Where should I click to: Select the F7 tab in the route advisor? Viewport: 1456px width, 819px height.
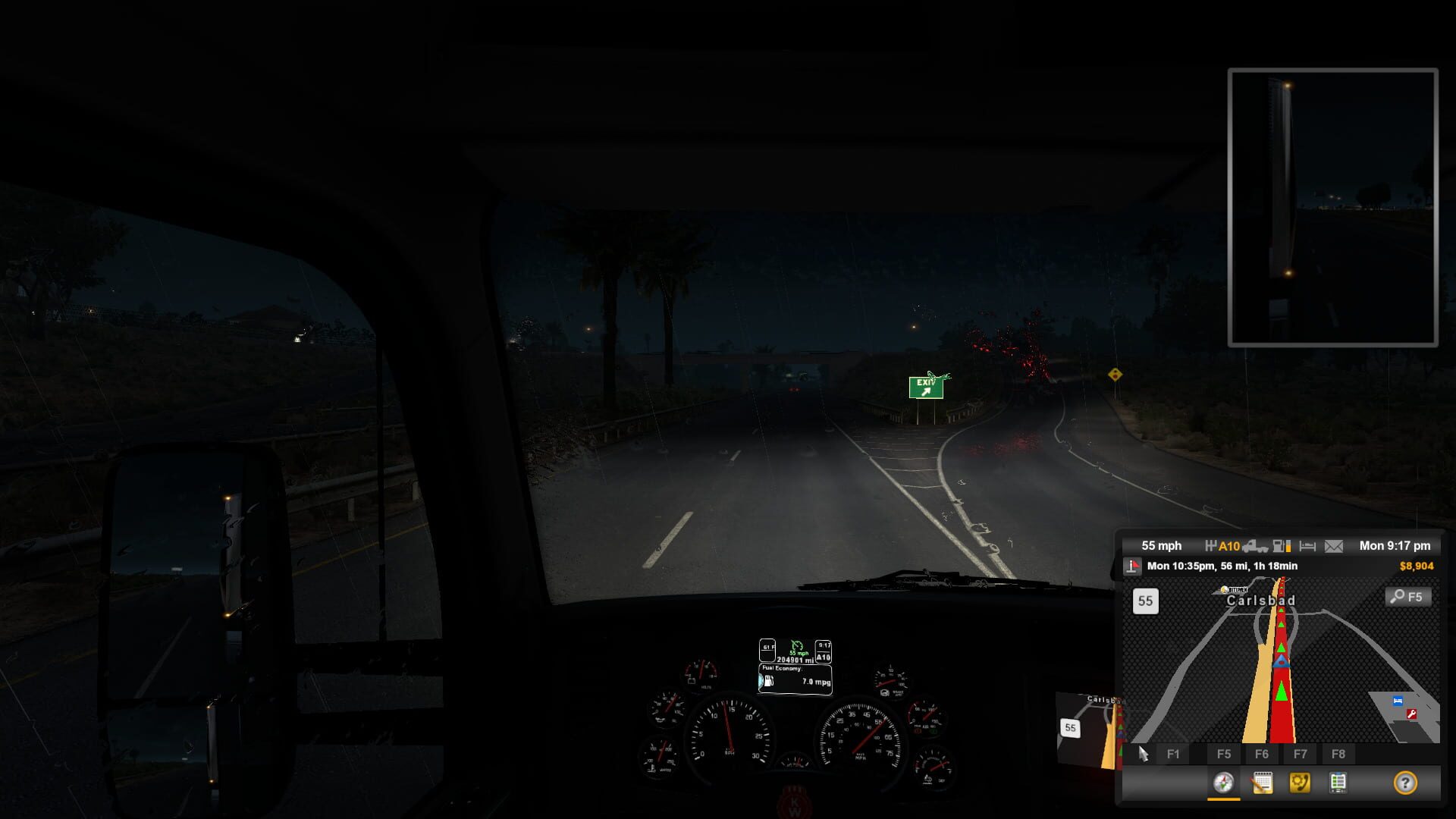[x=1300, y=755]
